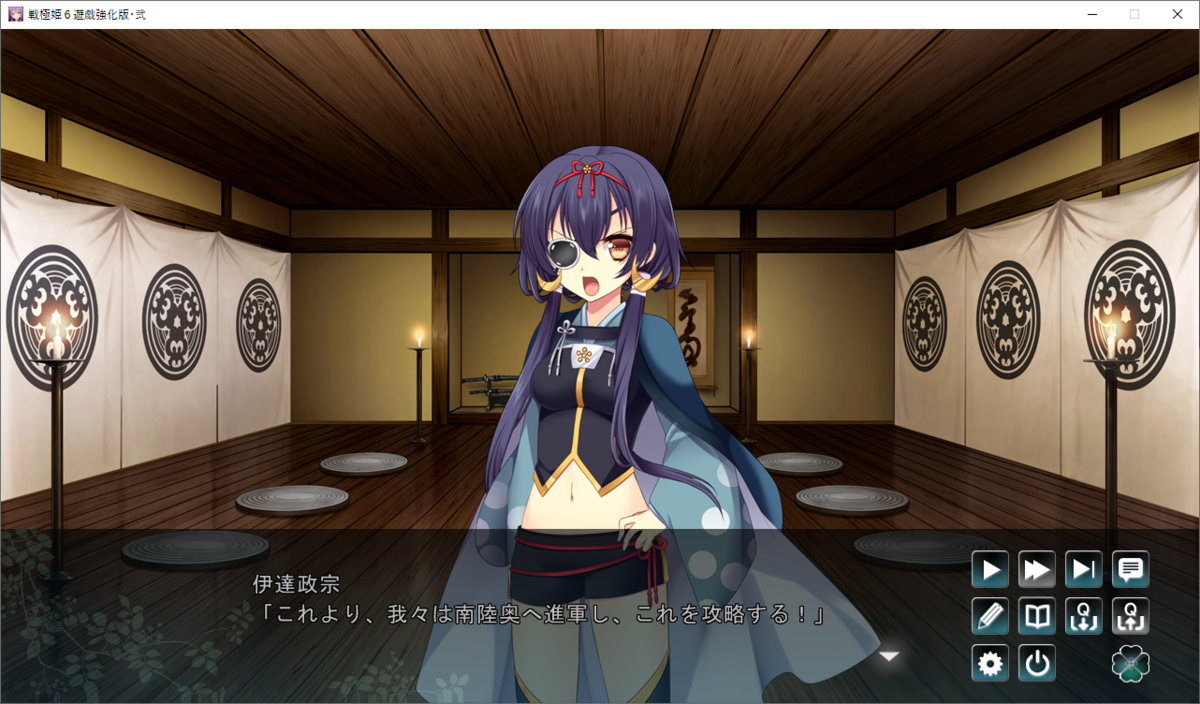Quick save with the Q down-arrow button
Image resolution: width=1200 pixels, height=704 pixels.
(1084, 616)
